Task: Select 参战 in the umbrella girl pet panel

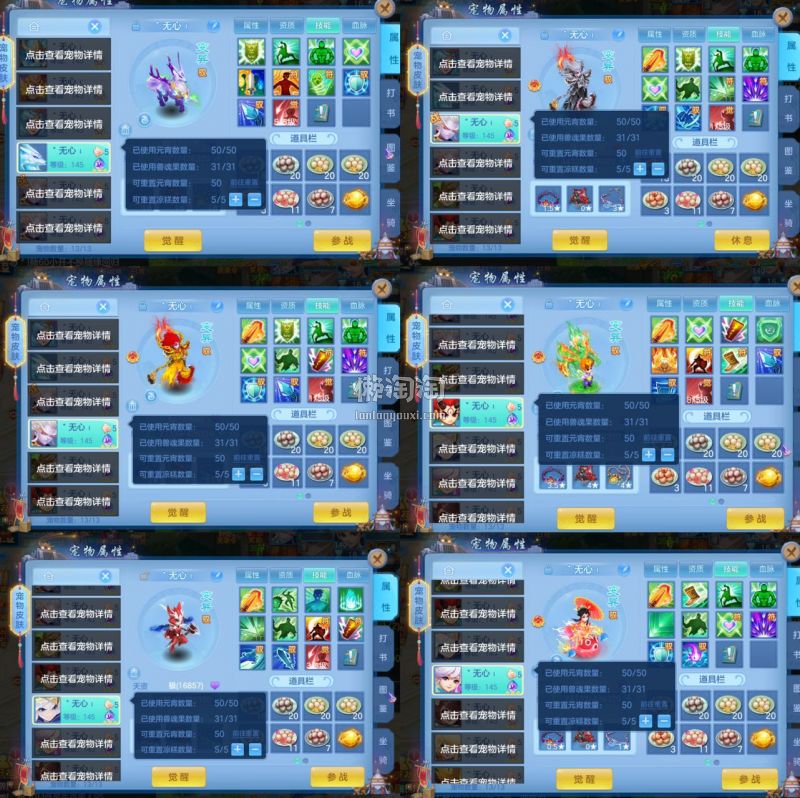Action: pyautogui.click(x=750, y=778)
